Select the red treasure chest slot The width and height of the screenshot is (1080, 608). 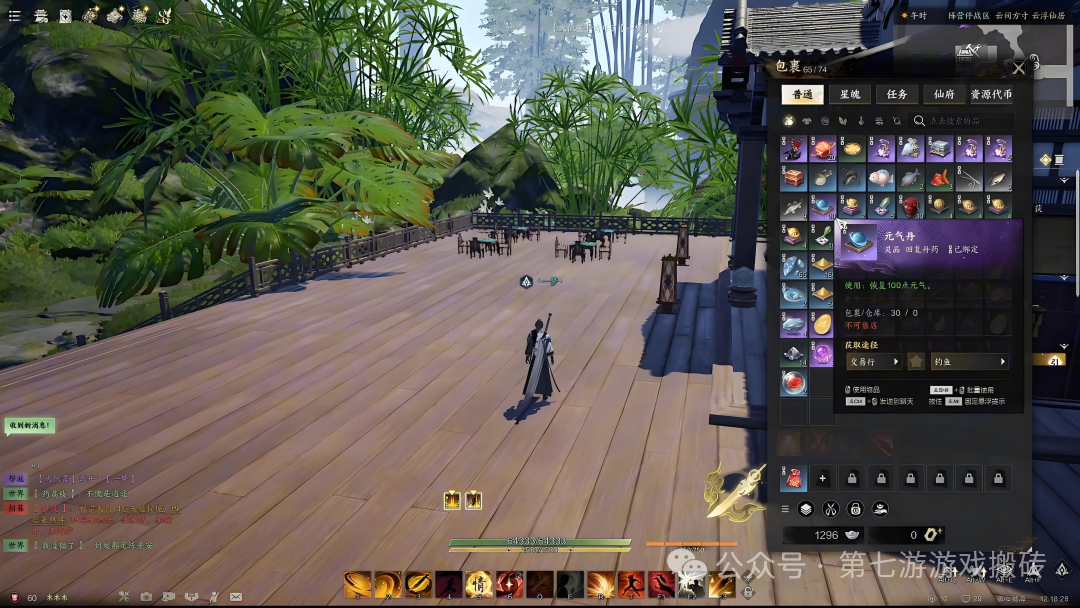[793, 178]
